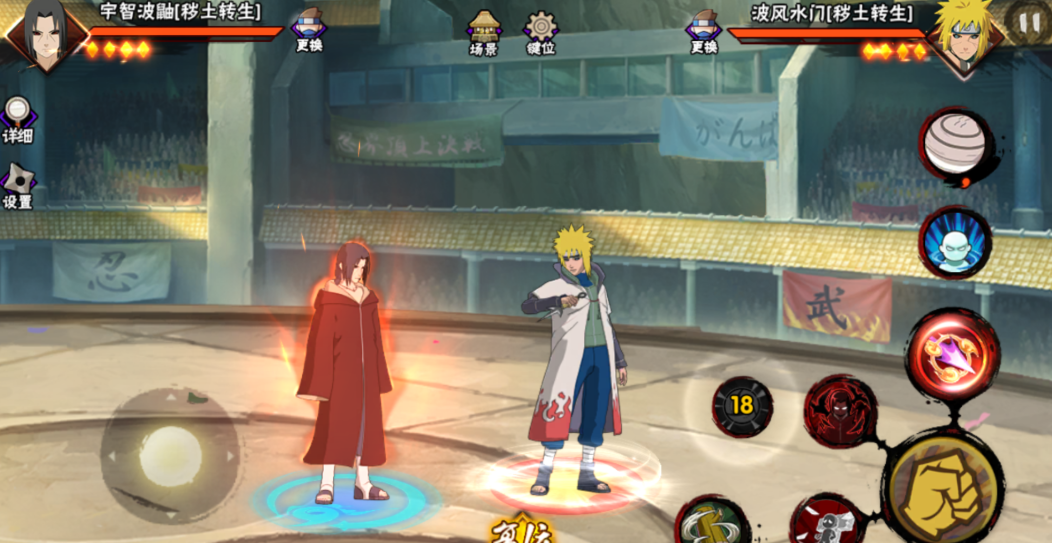Select Minato's portrait in the corner
This screenshot has width=1052, height=543.
[x=964, y=38]
